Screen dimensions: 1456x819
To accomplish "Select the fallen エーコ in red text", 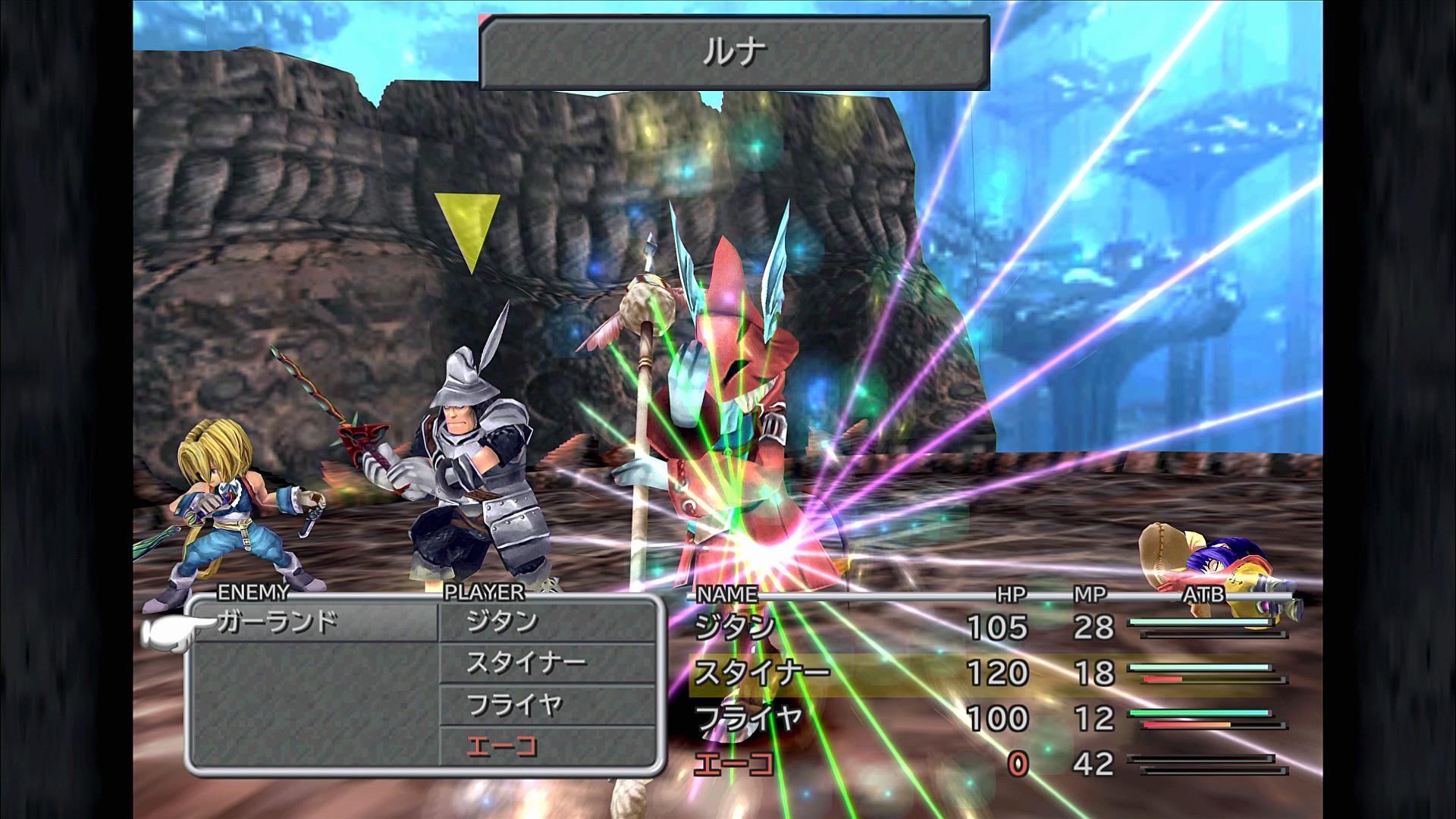I will coord(502,748).
